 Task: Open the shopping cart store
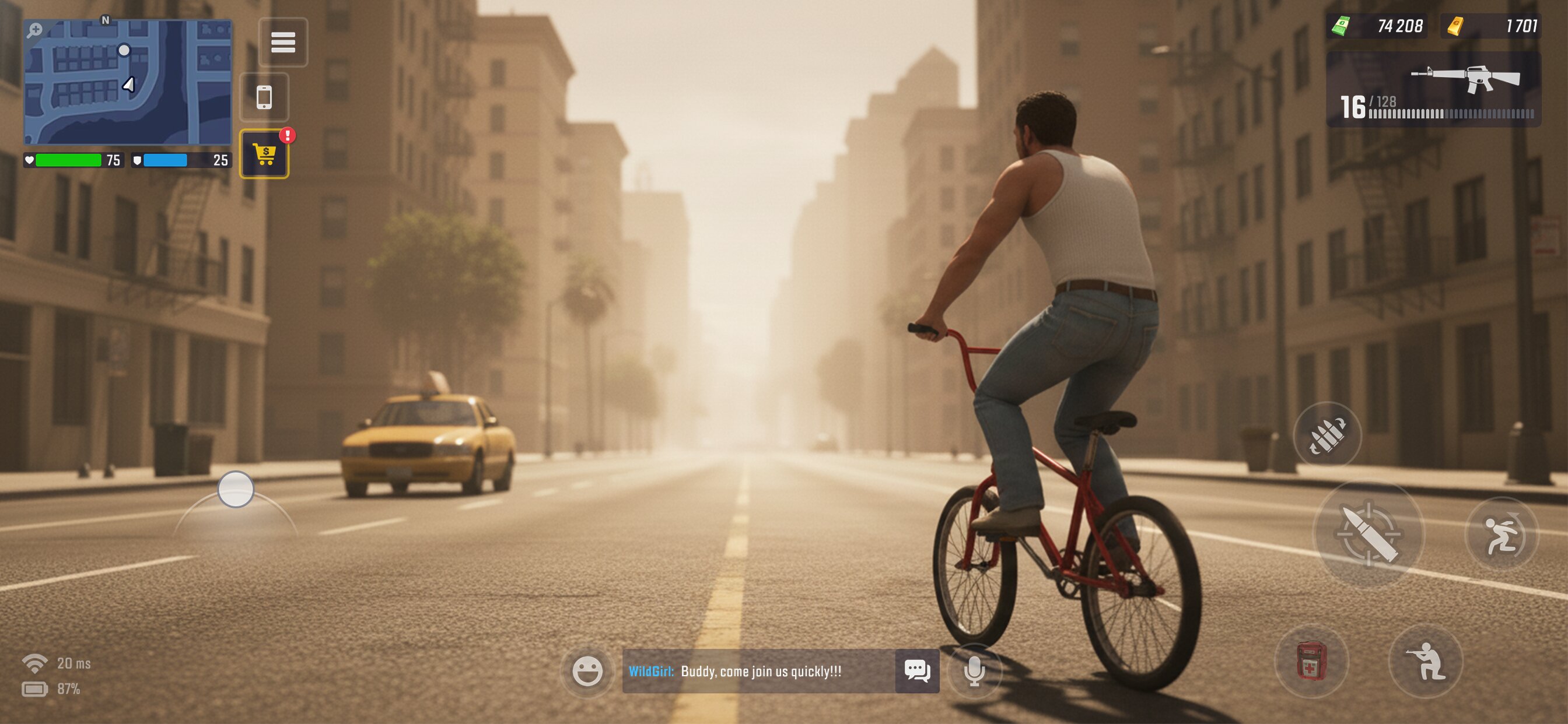coord(264,154)
